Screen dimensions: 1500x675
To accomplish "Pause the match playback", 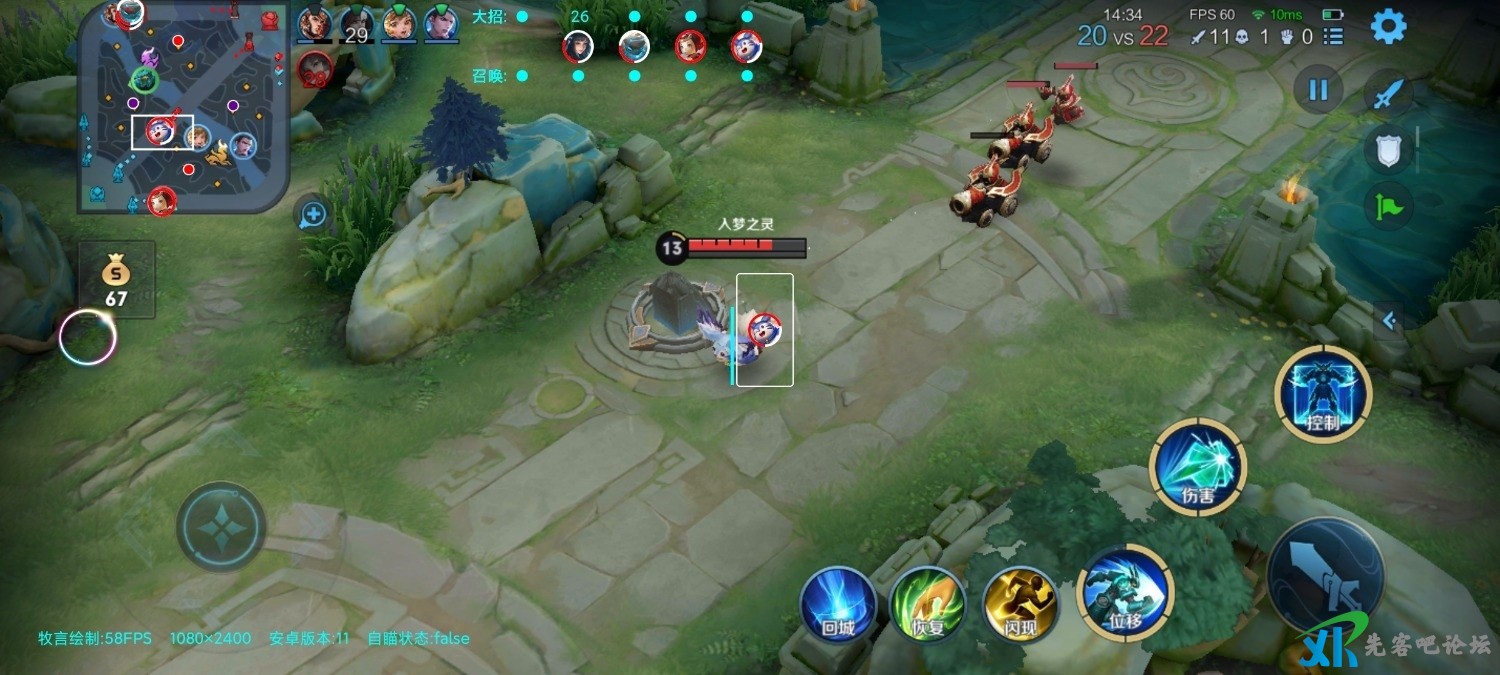I will [1318, 90].
